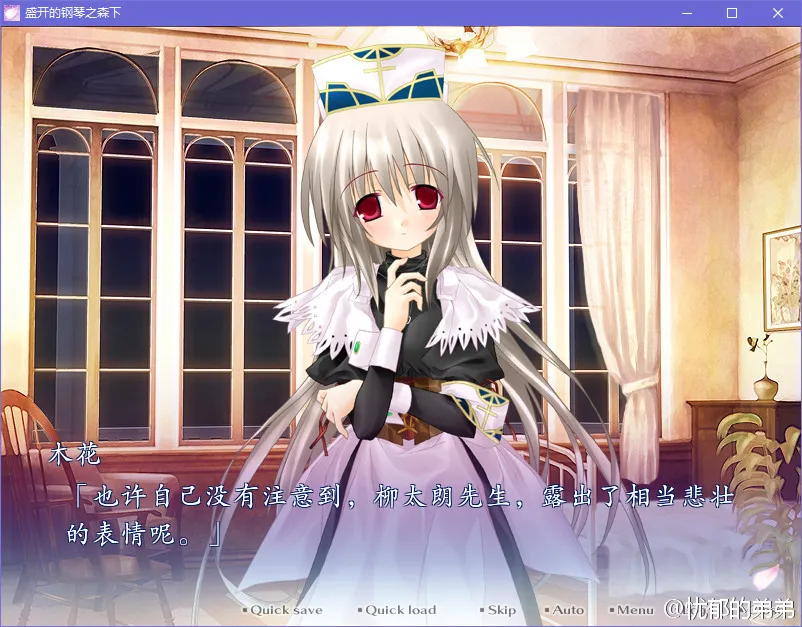The width and height of the screenshot is (802, 627).
Task: Click the Quick save button
Action: tap(285, 610)
